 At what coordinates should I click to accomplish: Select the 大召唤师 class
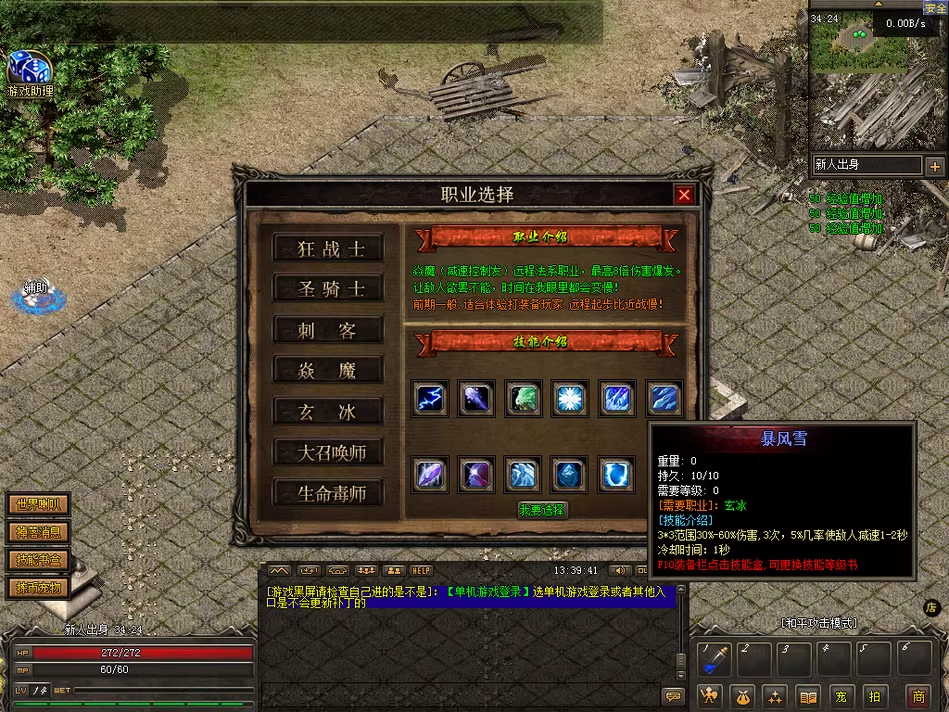click(x=329, y=452)
